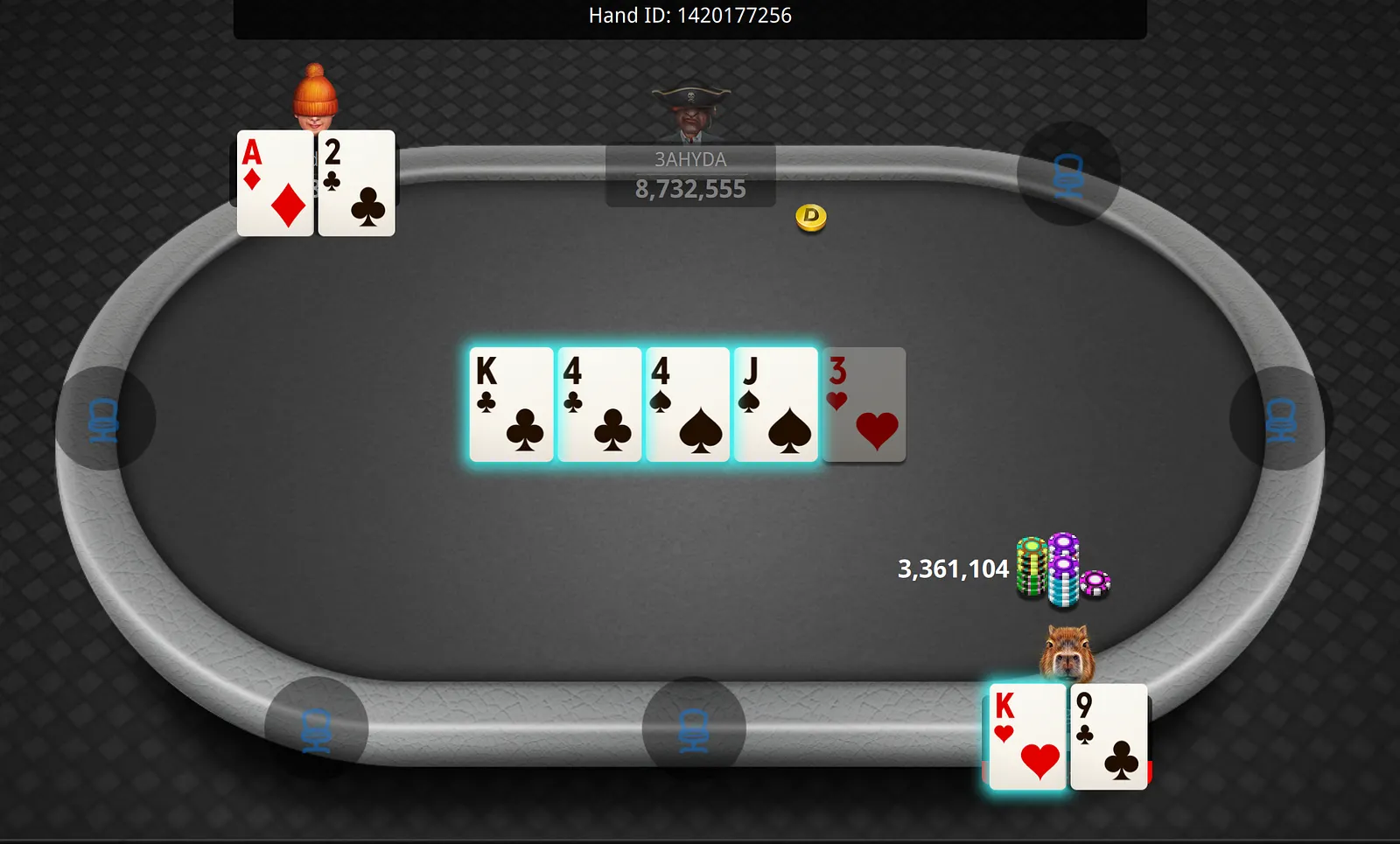Click the Ace of diamonds hole card
The image size is (1400, 844).
tap(275, 184)
